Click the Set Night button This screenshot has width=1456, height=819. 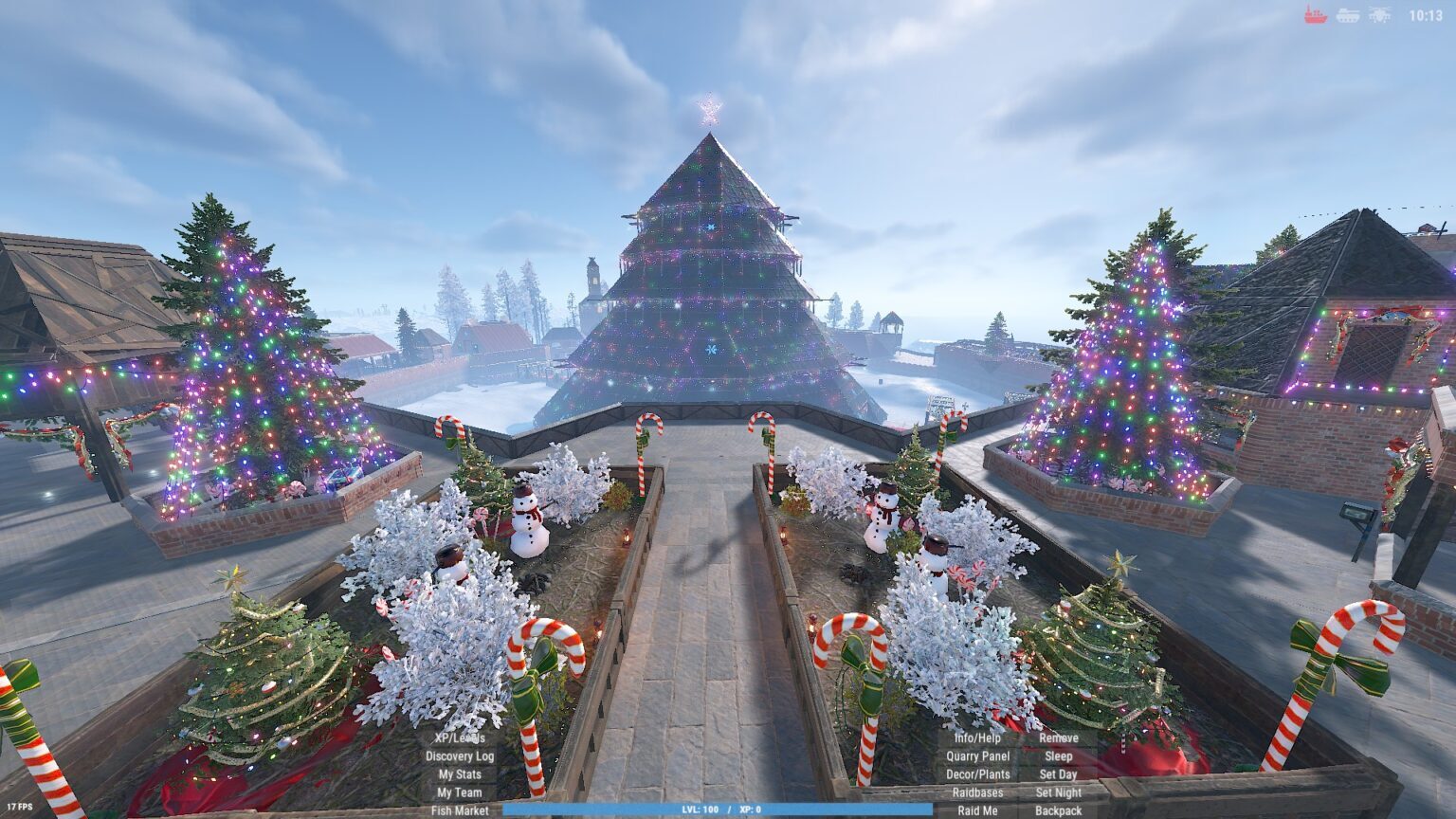click(1058, 792)
